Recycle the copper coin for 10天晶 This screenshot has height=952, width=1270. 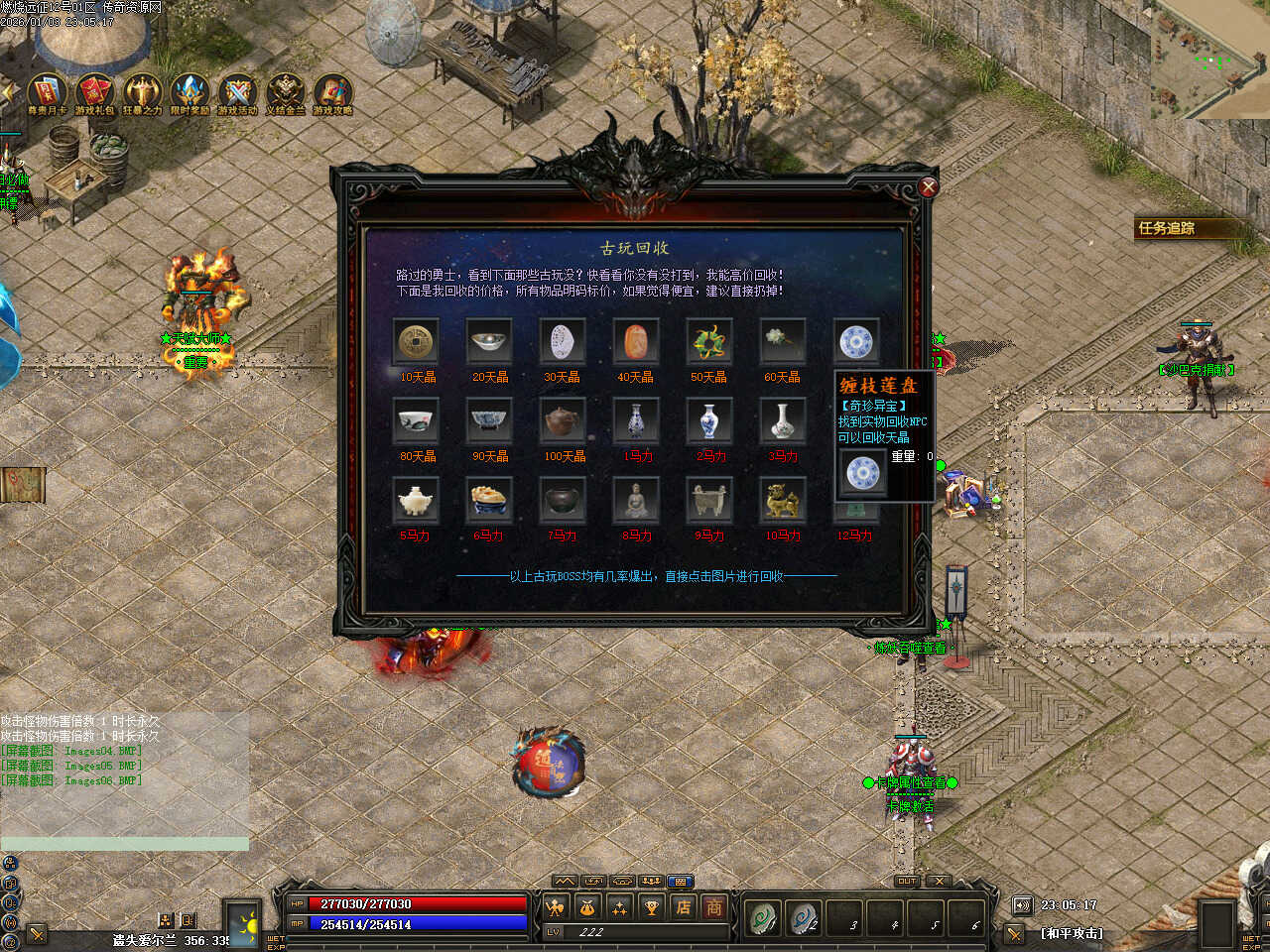click(416, 342)
